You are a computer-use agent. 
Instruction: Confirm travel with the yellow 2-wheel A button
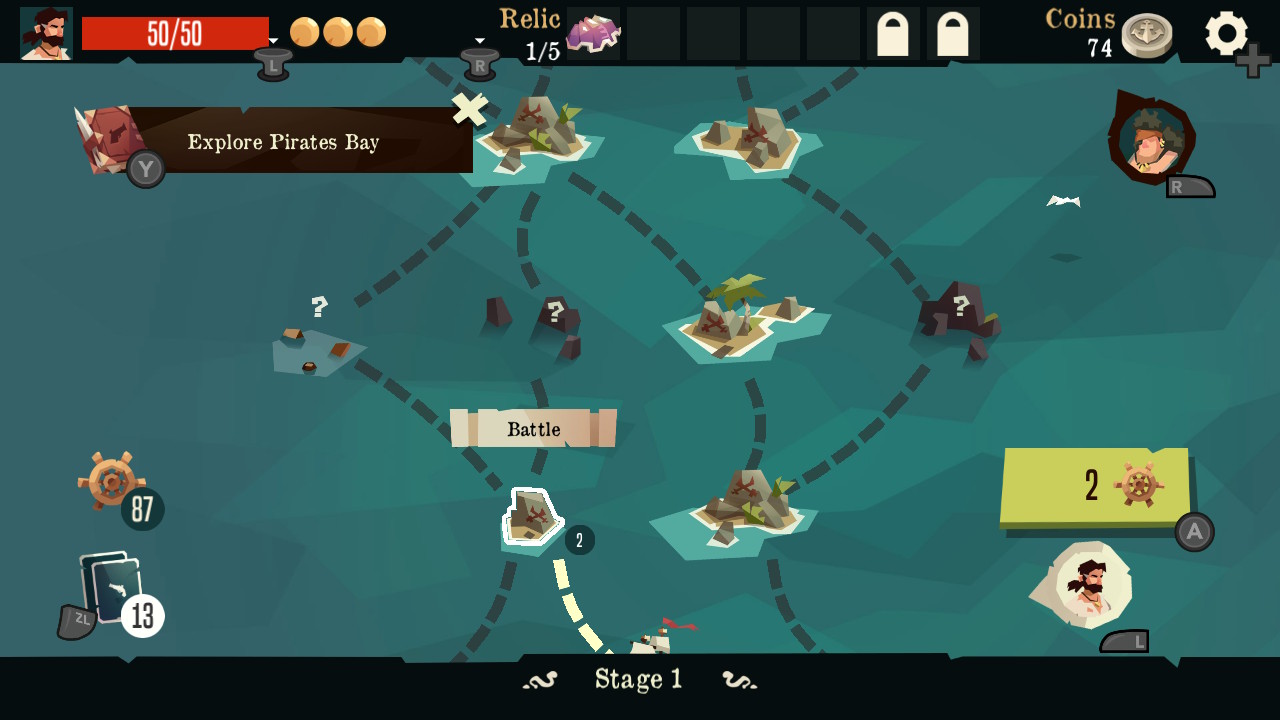pyautogui.click(x=1094, y=487)
